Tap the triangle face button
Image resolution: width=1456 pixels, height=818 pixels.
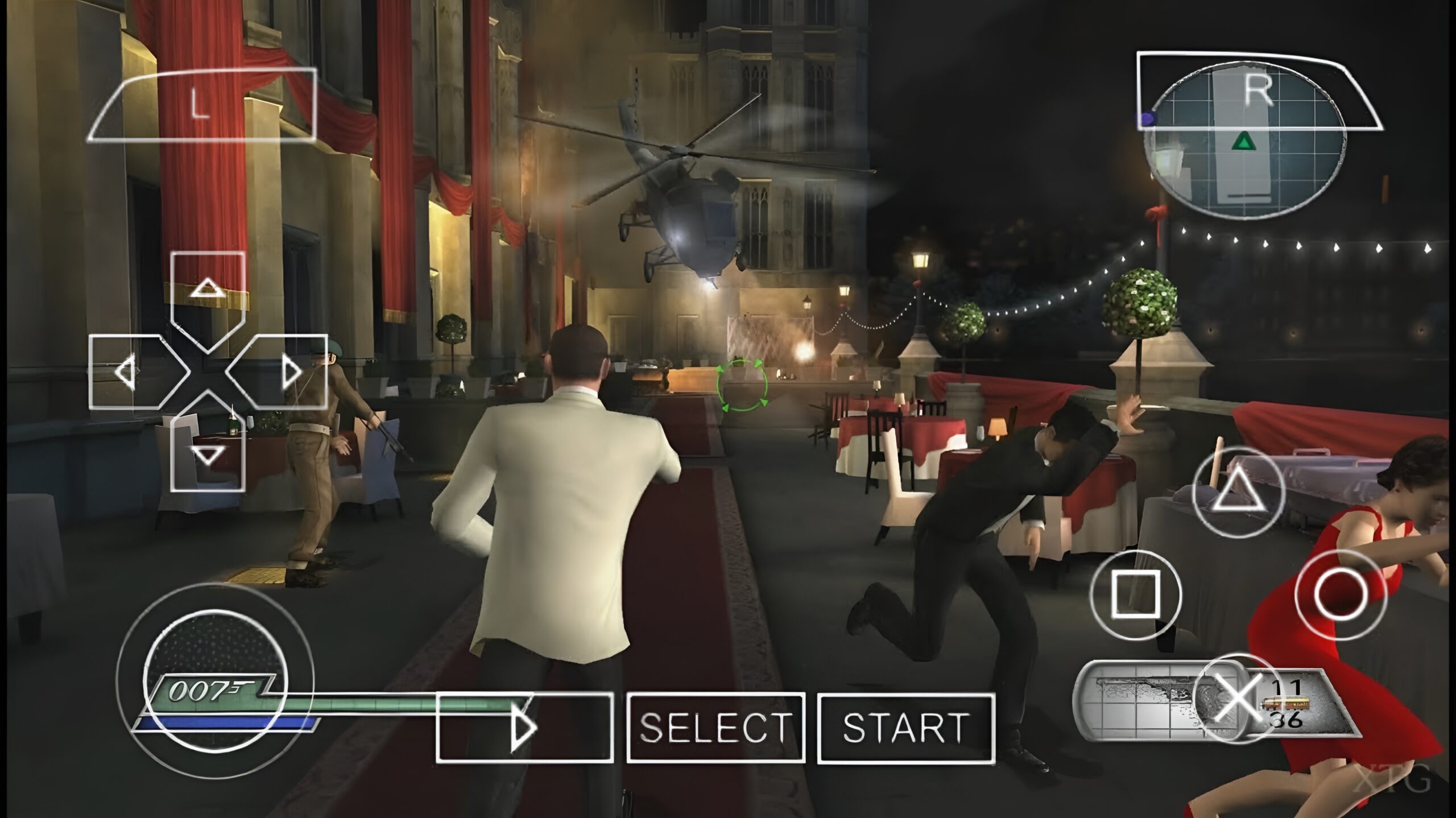tap(1238, 491)
